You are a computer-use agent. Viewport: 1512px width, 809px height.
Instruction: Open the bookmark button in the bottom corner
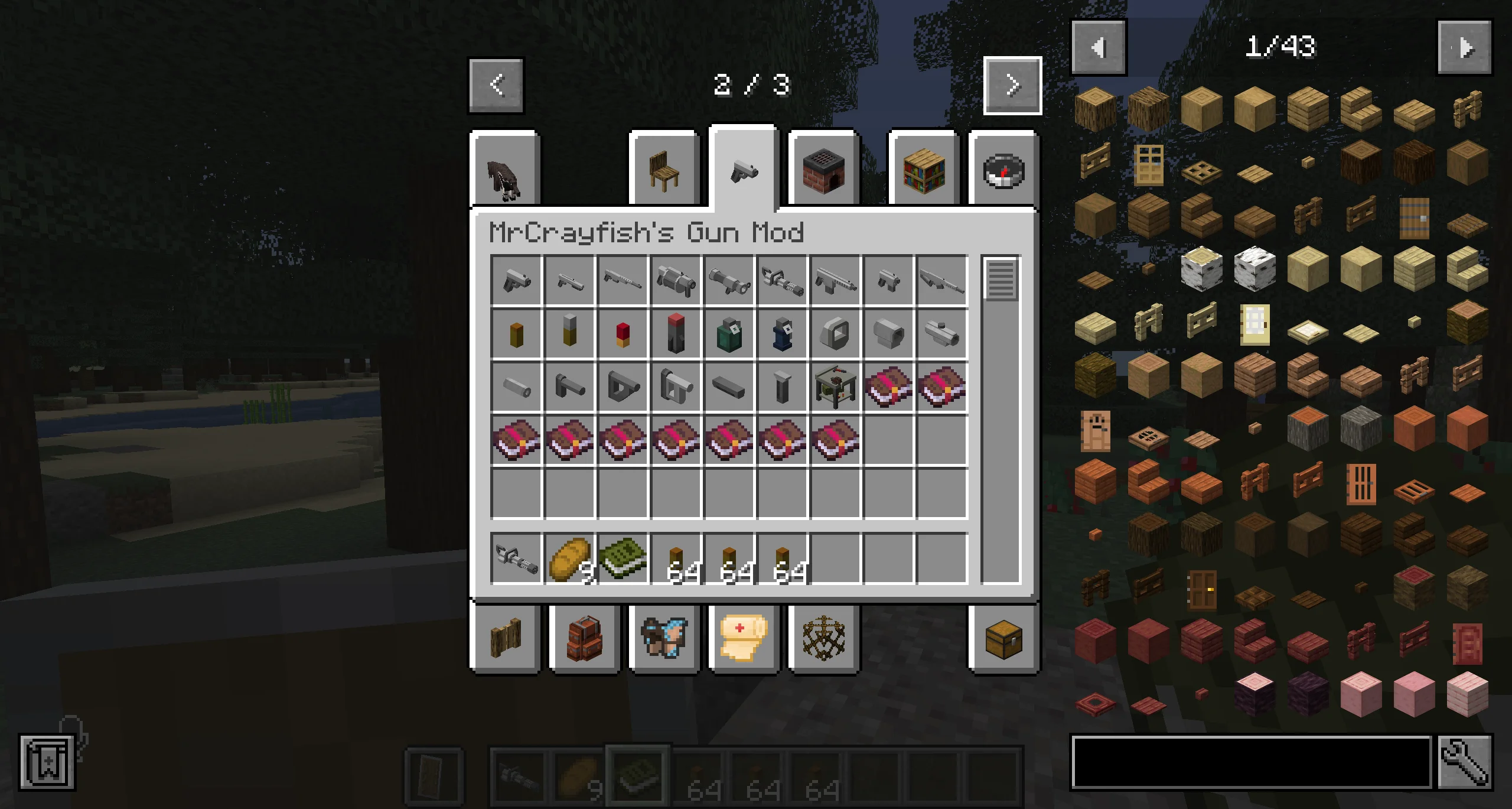pos(47,762)
